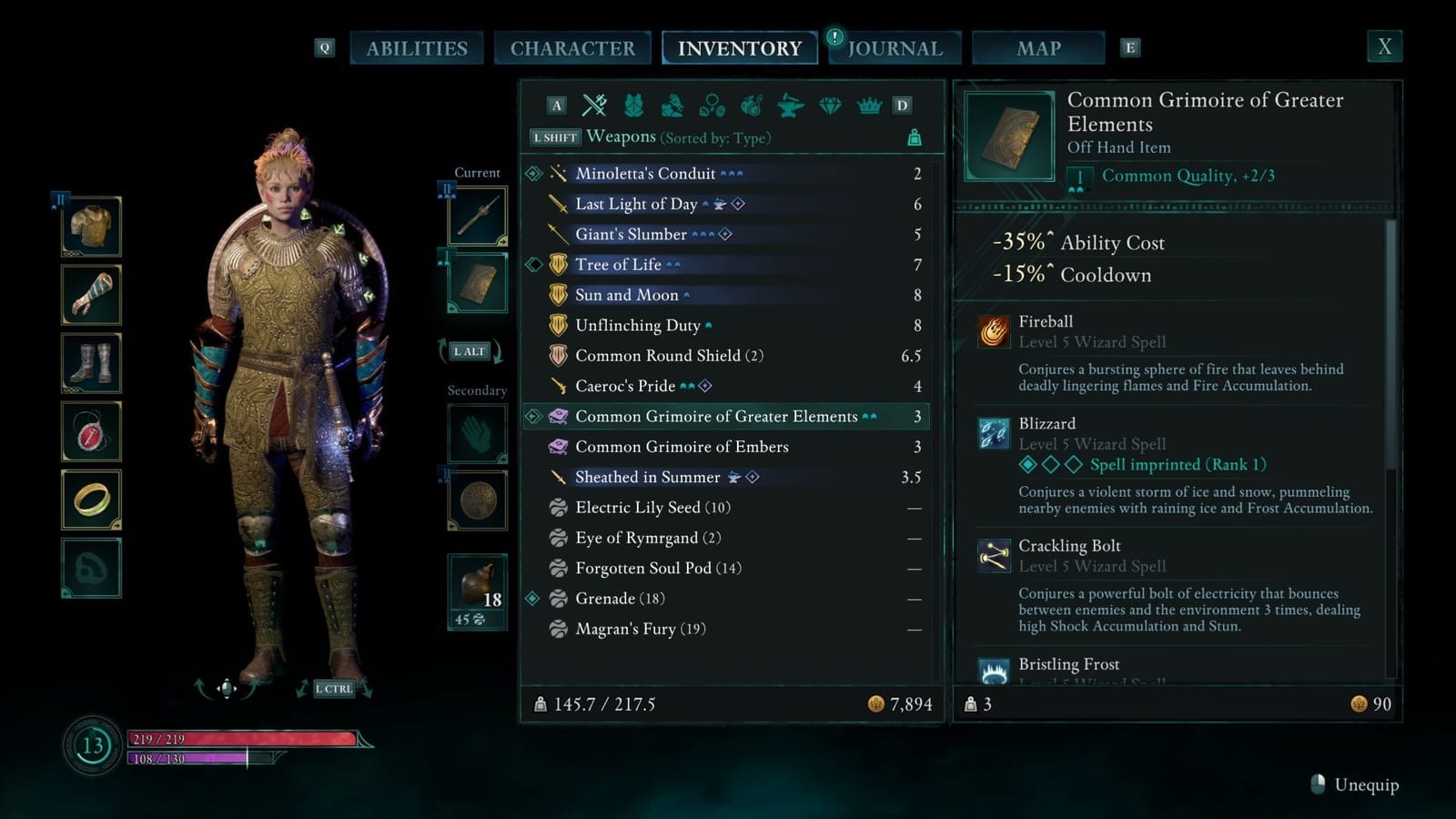Select the Fireball Level 5 Wizard Spell
Viewport: 1456px width, 819px height.
1045,321
